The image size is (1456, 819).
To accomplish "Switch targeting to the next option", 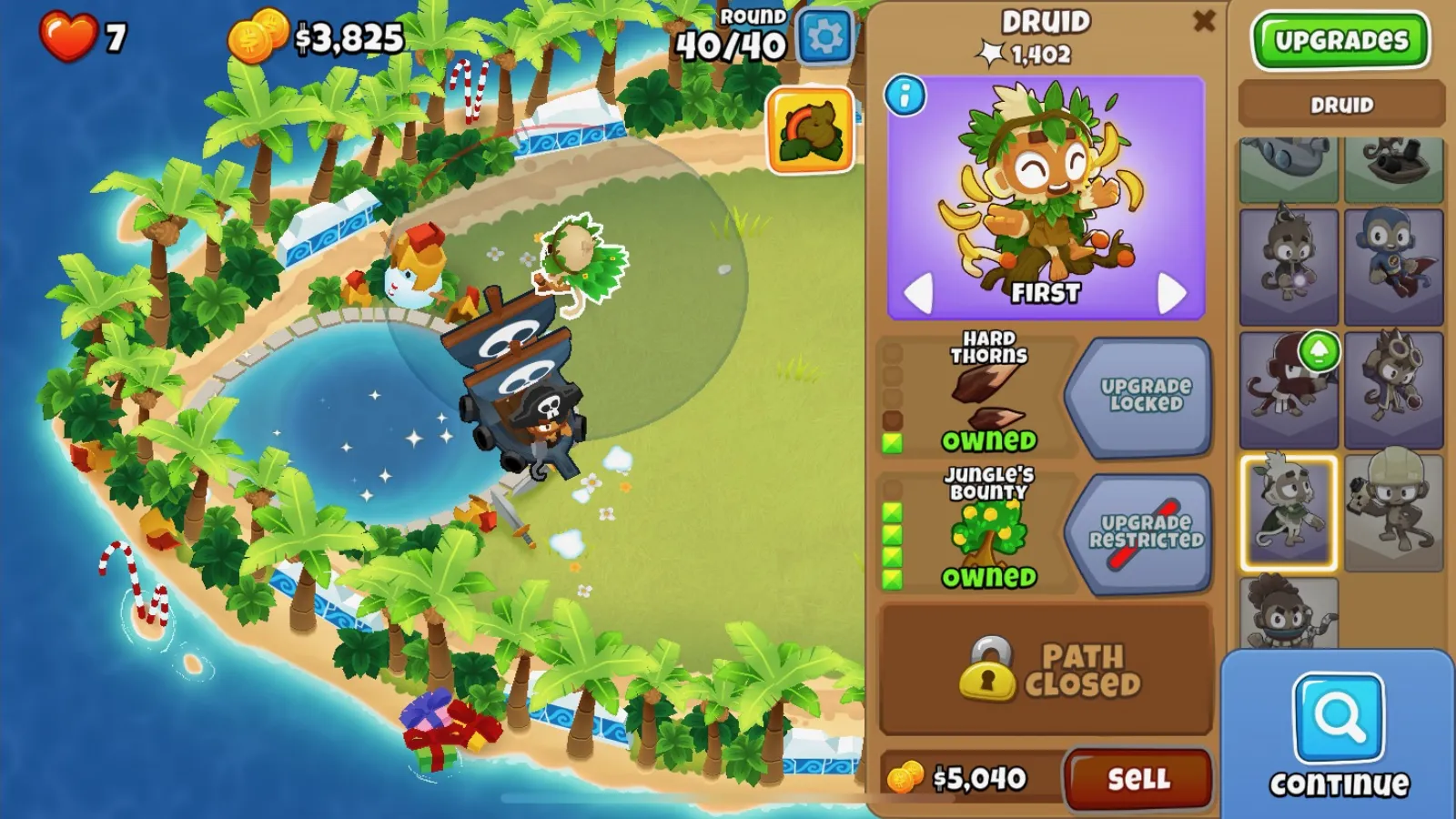I will pyautogui.click(x=1171, y=293).
